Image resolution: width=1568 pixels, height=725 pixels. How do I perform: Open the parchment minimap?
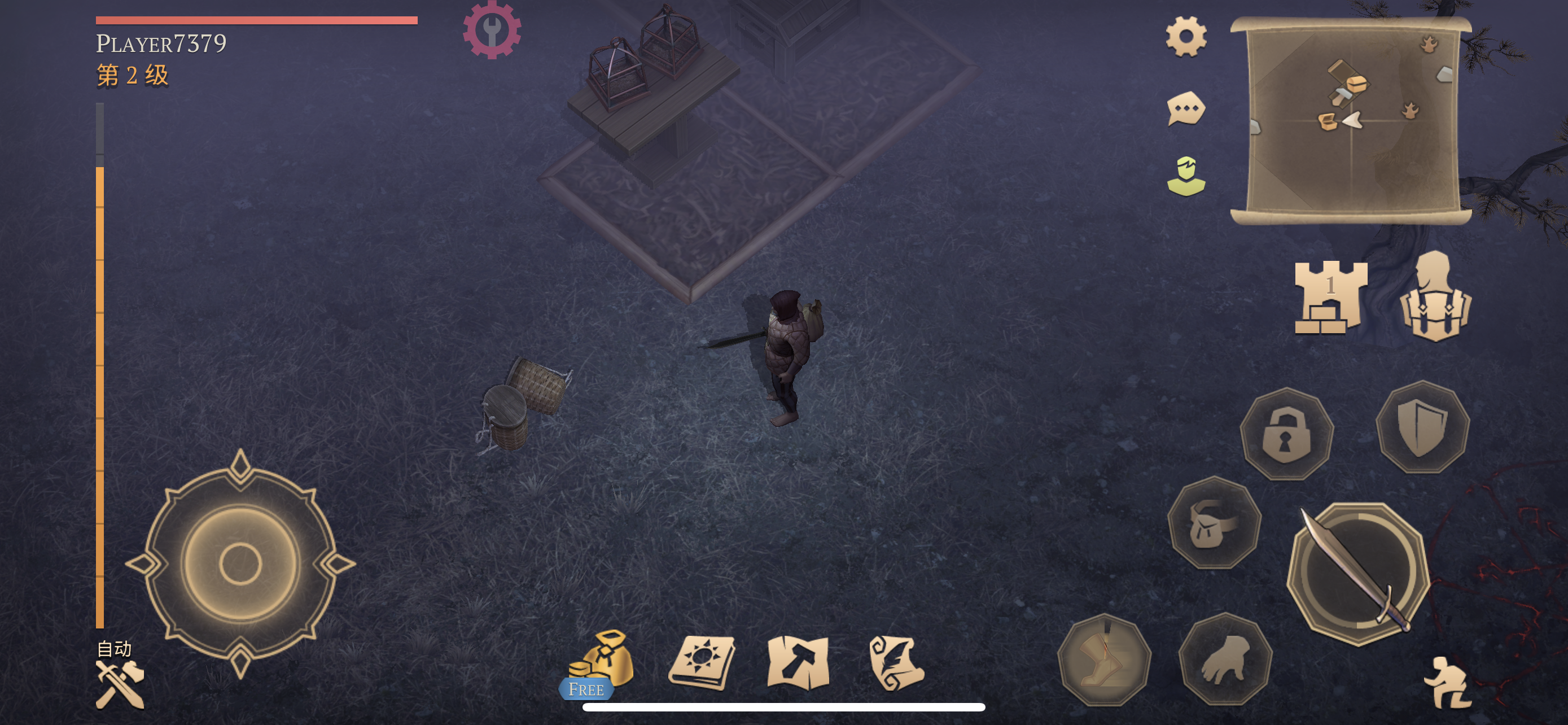[x=1351, y=120]
